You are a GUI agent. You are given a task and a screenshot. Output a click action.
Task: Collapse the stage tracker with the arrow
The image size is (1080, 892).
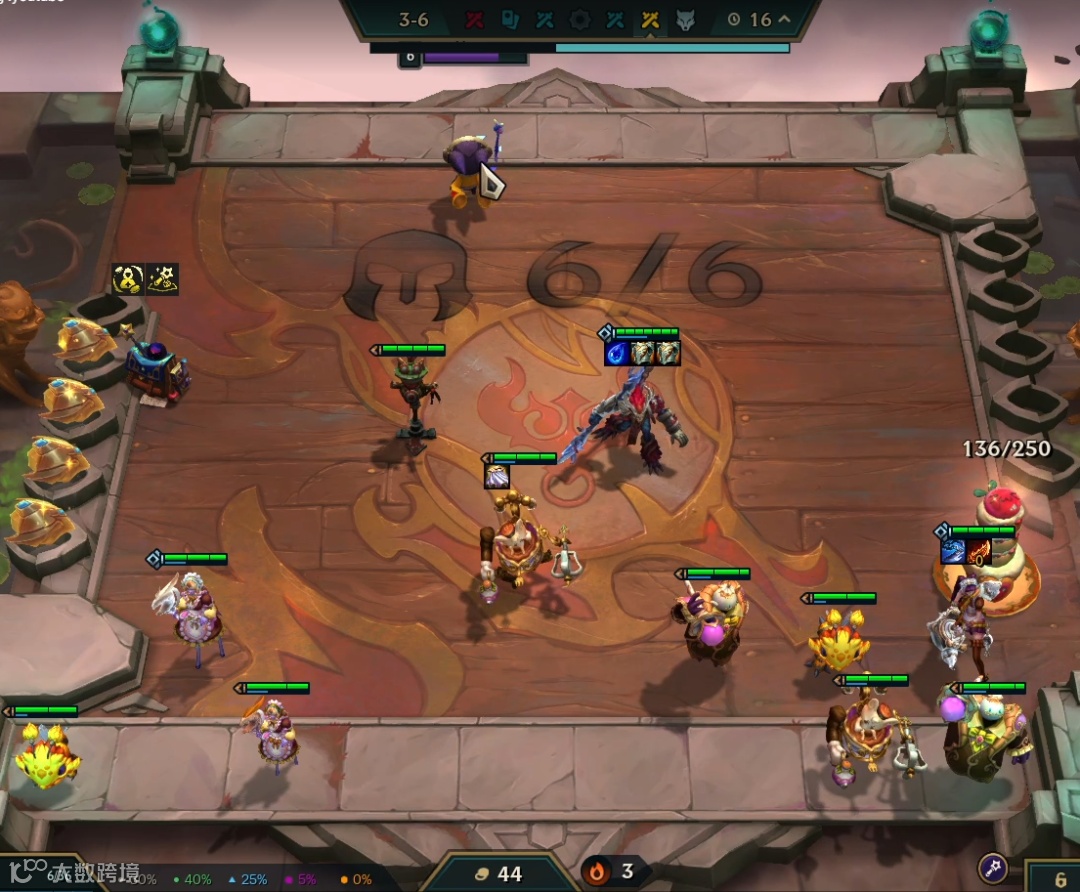[x=784, y=20]
